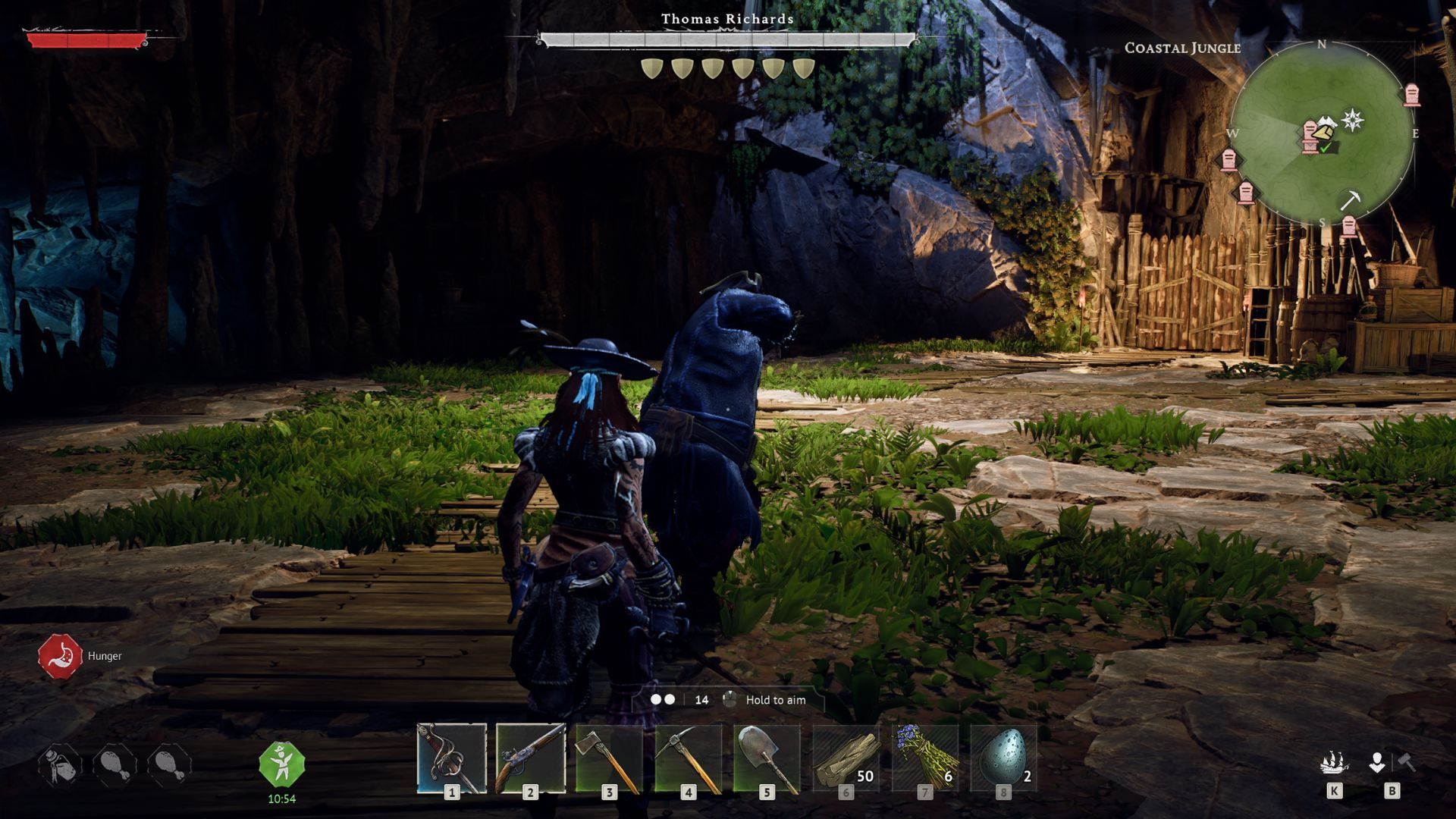
Task: Click the red Hunger status icon
Action: coord(60,657)
